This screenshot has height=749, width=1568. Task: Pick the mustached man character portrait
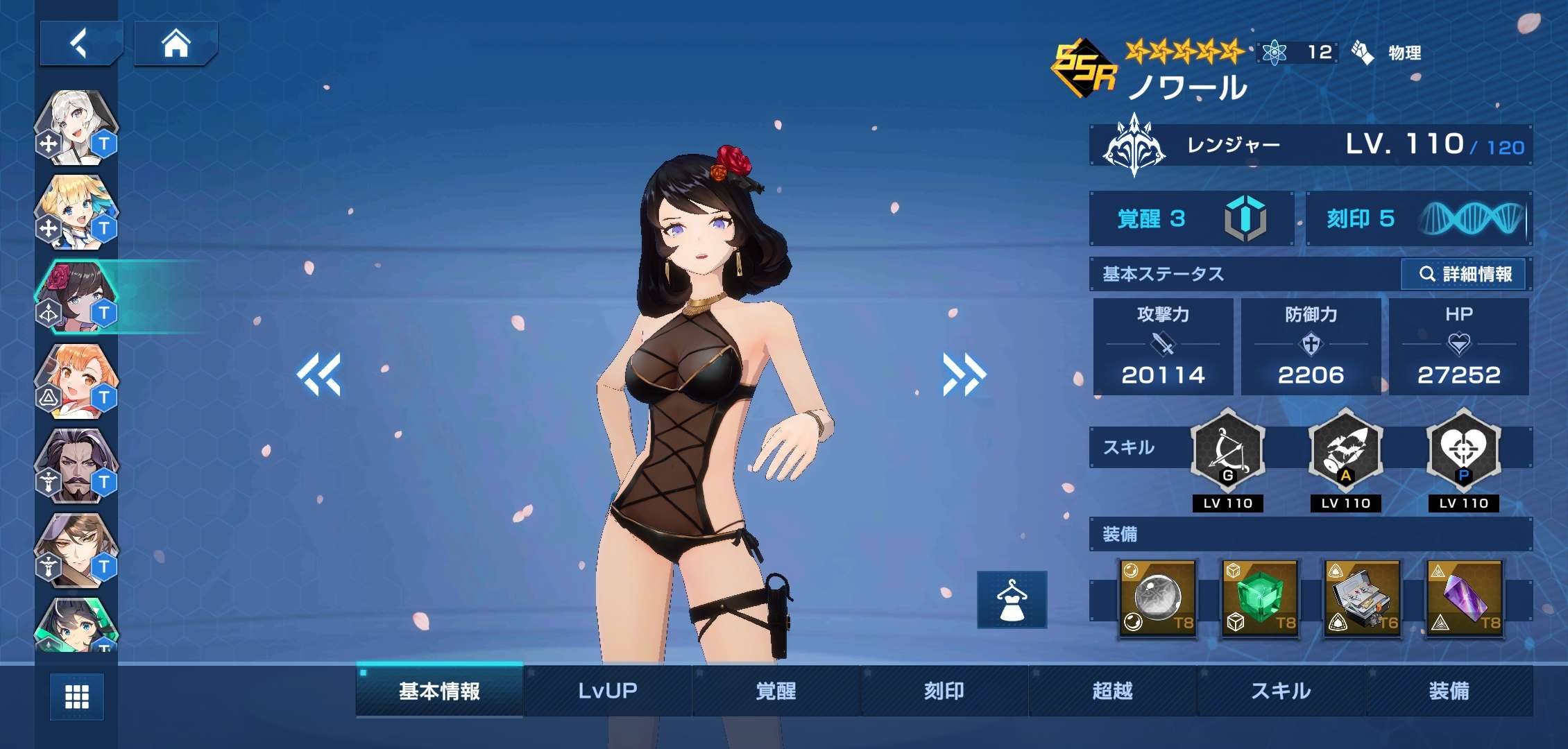pyautogui.click(x=76, y=466)
